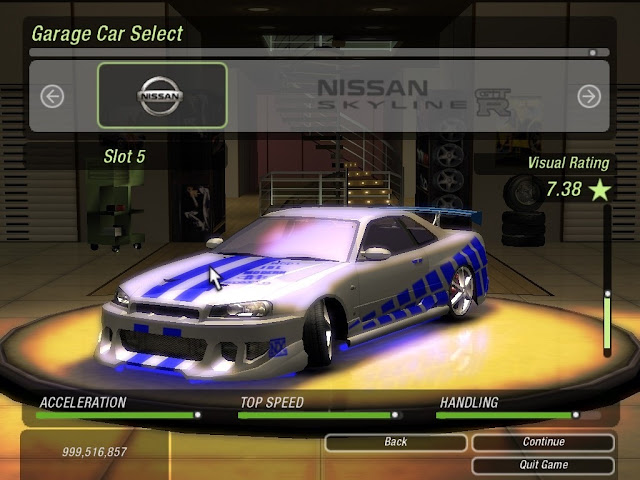Choose Continue to confirm the car
The height and width of the screenshot is (480, 640).
tap(543, 442)
